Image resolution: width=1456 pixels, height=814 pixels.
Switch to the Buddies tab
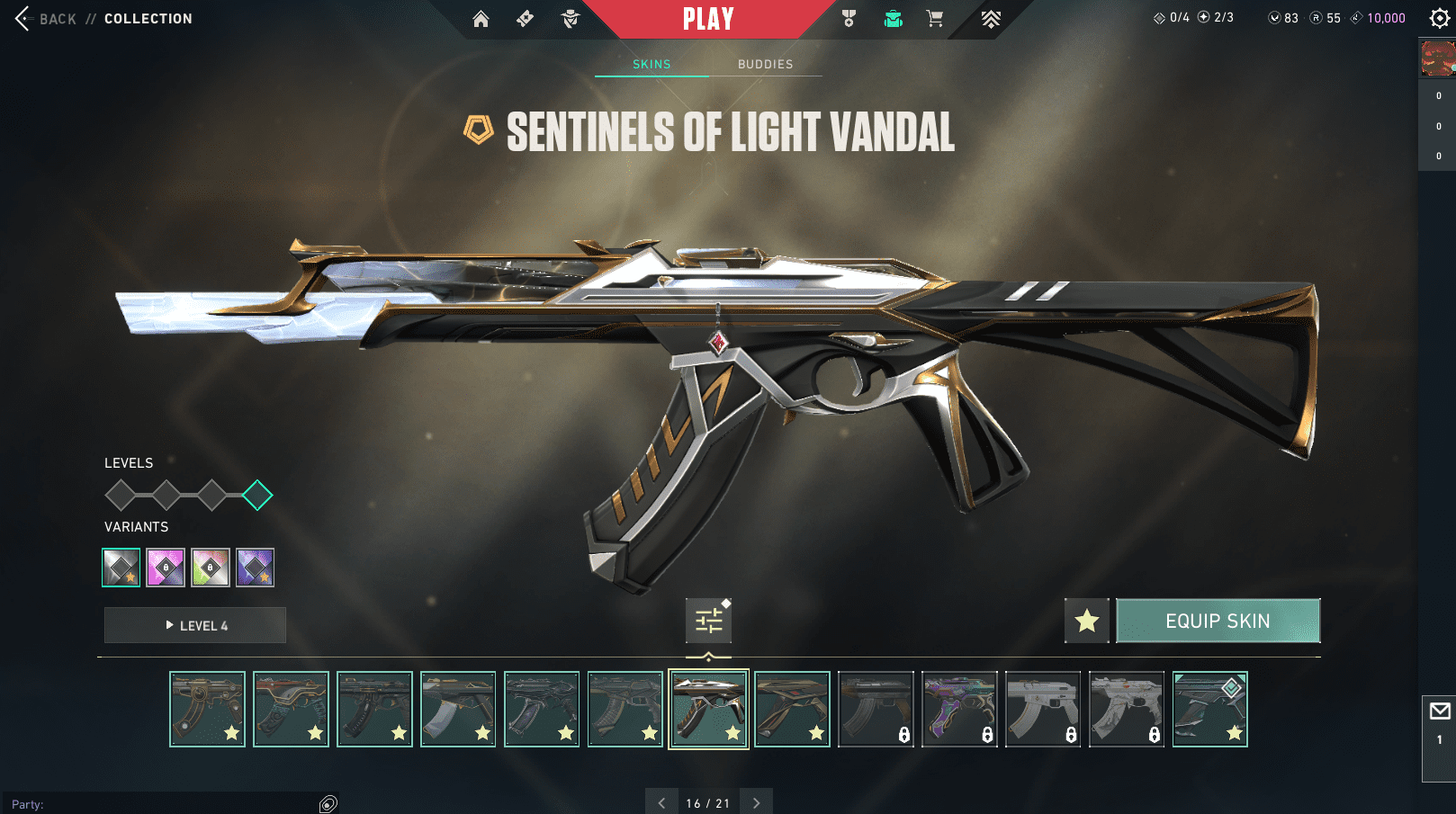pyautogui.click(x=765, y=65)
